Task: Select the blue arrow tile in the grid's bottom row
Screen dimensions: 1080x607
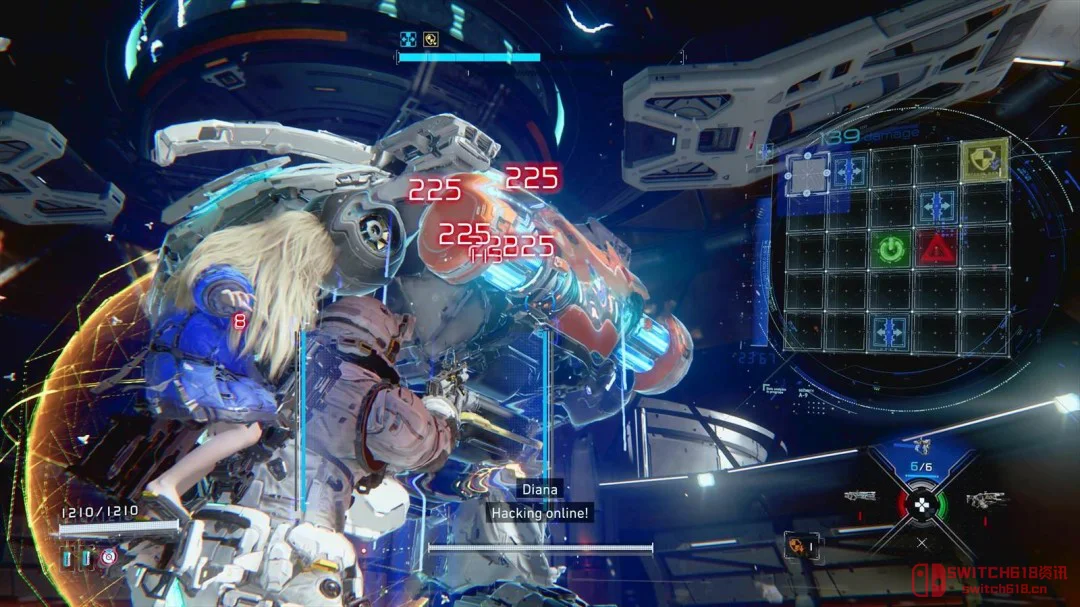Action: (x=891, y=330)
